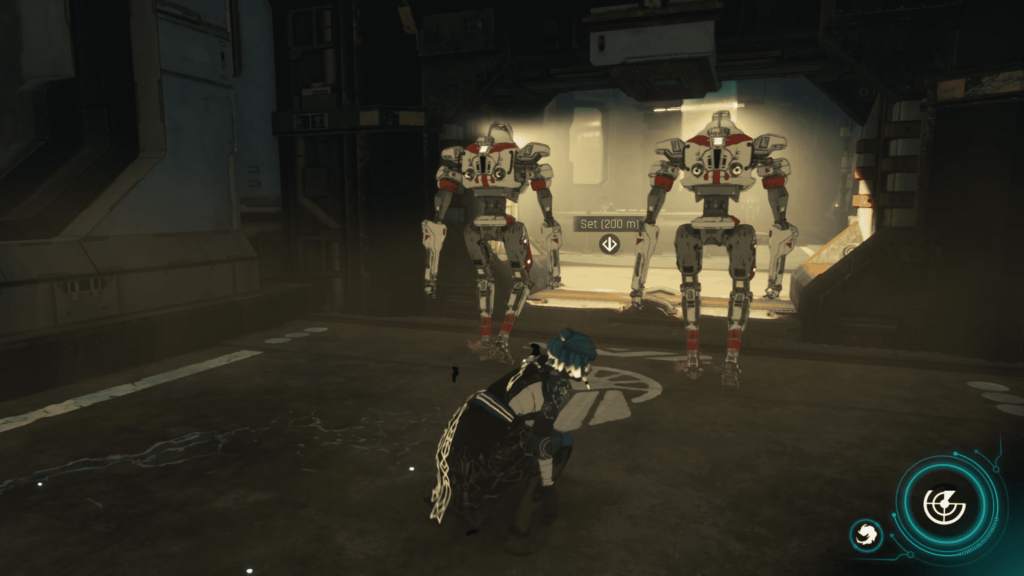Image resolution: width=1024 pixels, height=576 pixels.
Task: Click the diamond-arrow waypoint marker
Action: tap(608, 244)
